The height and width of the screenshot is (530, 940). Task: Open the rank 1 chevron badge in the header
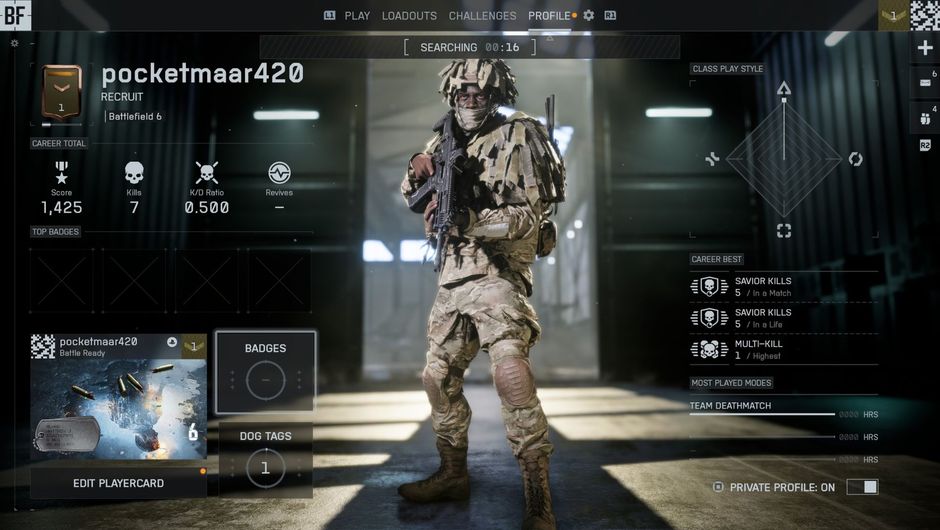point(895,15)
